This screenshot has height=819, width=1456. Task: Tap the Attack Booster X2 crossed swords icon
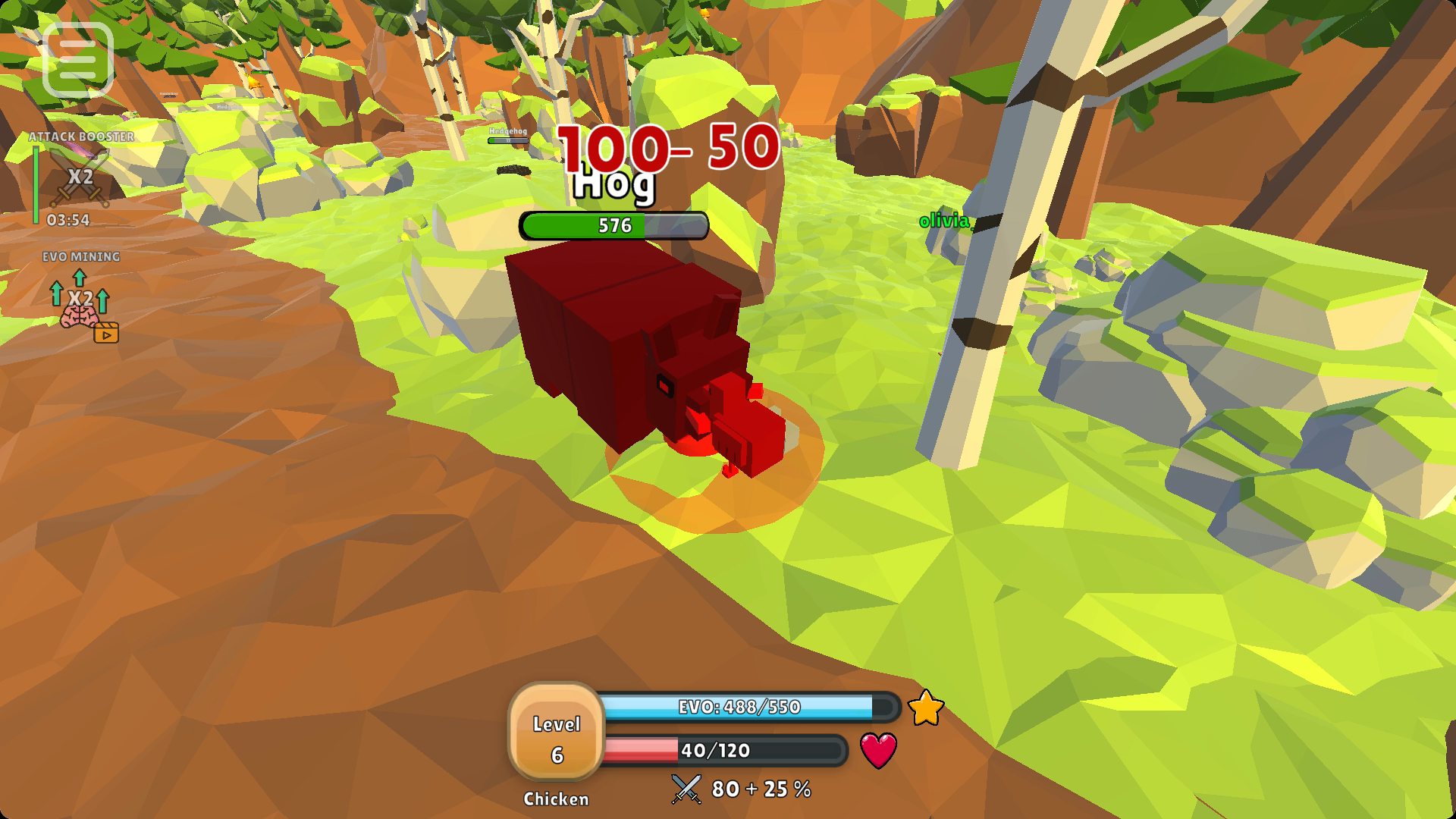[x=80, y=178]
